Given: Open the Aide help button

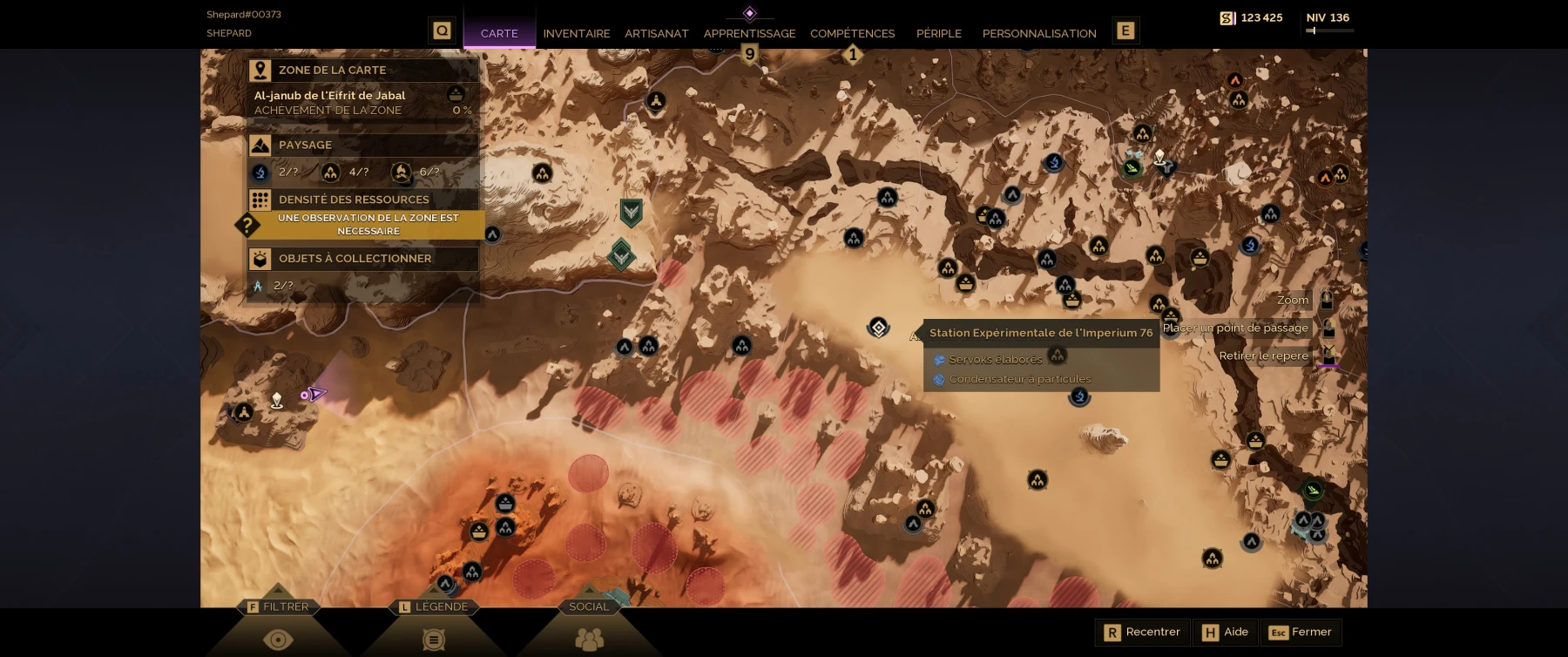Looking at the screenshot, I should [1226, 632].
